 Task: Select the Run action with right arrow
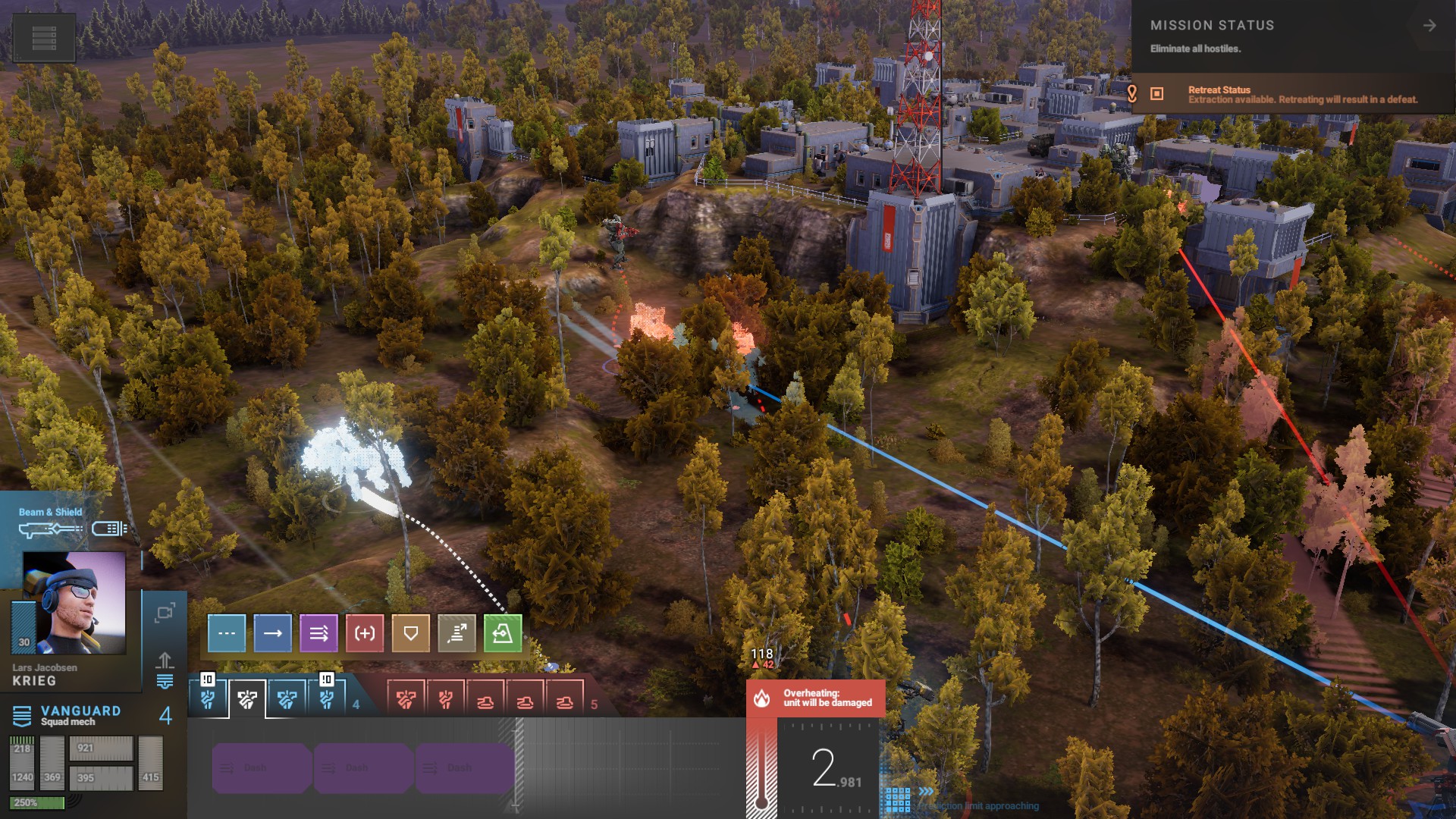[273, 633]
